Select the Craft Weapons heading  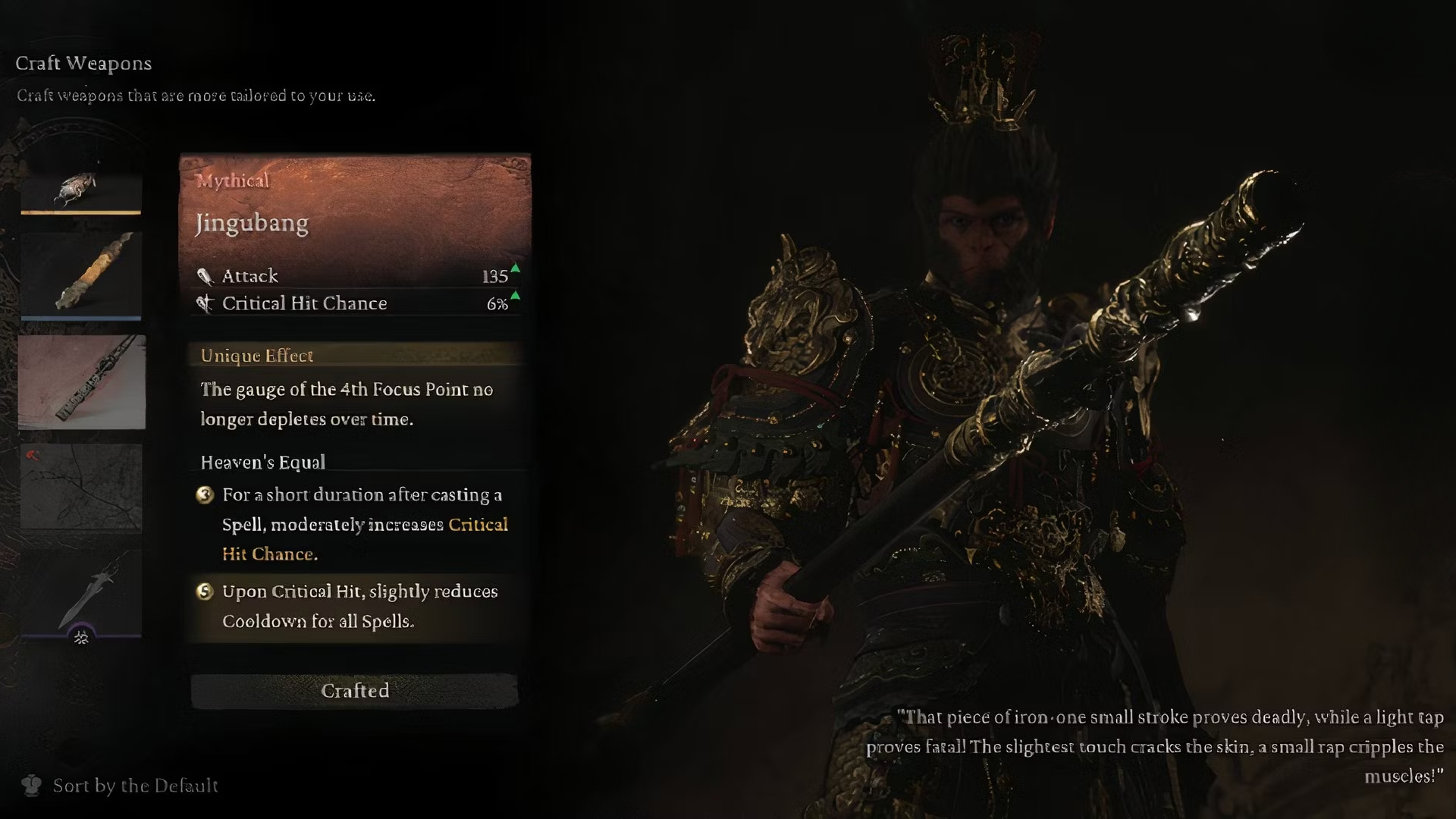82,64
